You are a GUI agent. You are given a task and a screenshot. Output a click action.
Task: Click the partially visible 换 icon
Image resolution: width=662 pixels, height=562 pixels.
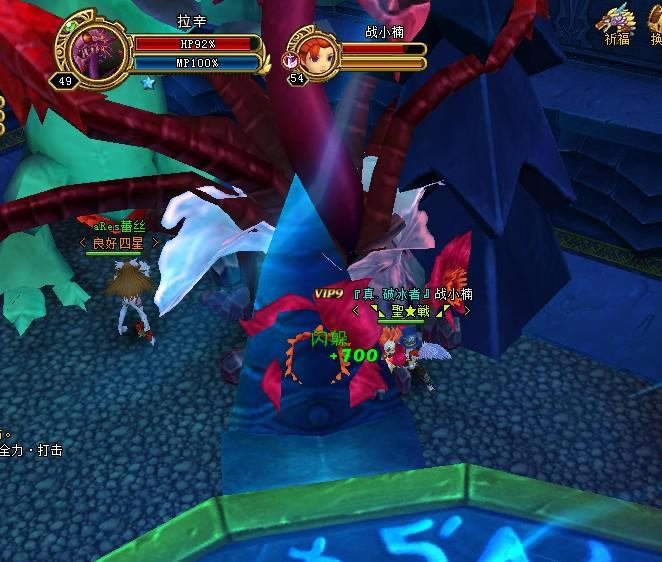click(656, 22)
